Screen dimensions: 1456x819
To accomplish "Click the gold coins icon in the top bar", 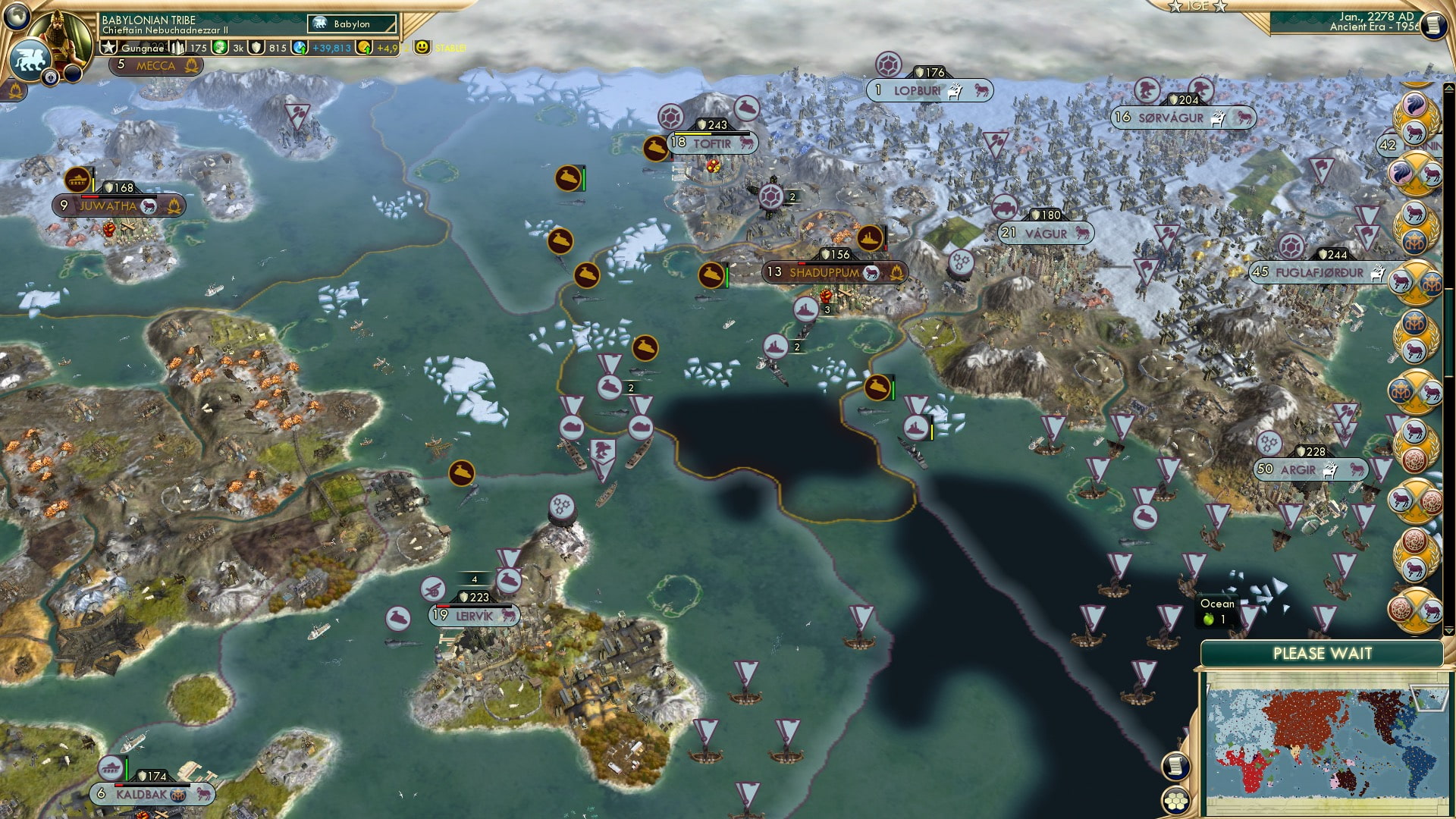I will click(365, 47).
